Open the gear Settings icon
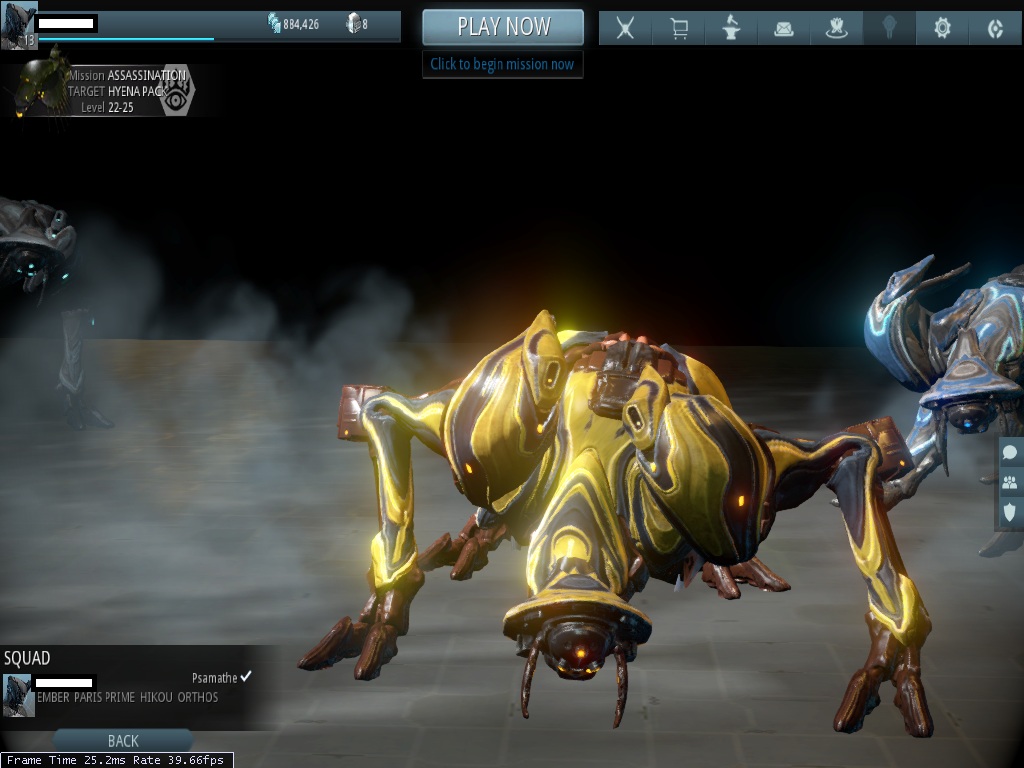Image resolution: width=1024 pixels, height=768 pixels. point(942,28)
